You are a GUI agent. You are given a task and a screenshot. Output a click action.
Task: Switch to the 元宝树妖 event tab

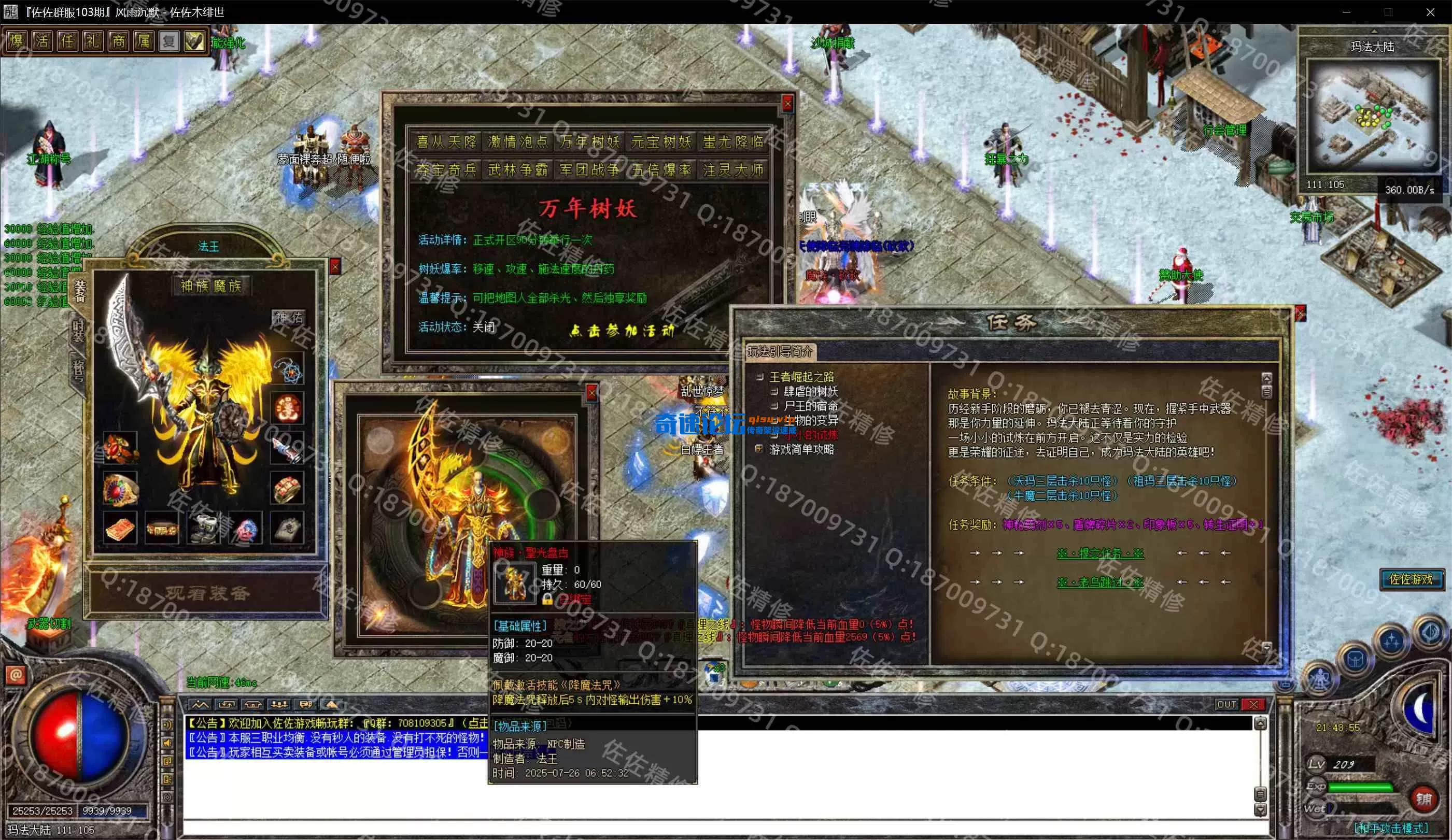[x=661, y=142]
